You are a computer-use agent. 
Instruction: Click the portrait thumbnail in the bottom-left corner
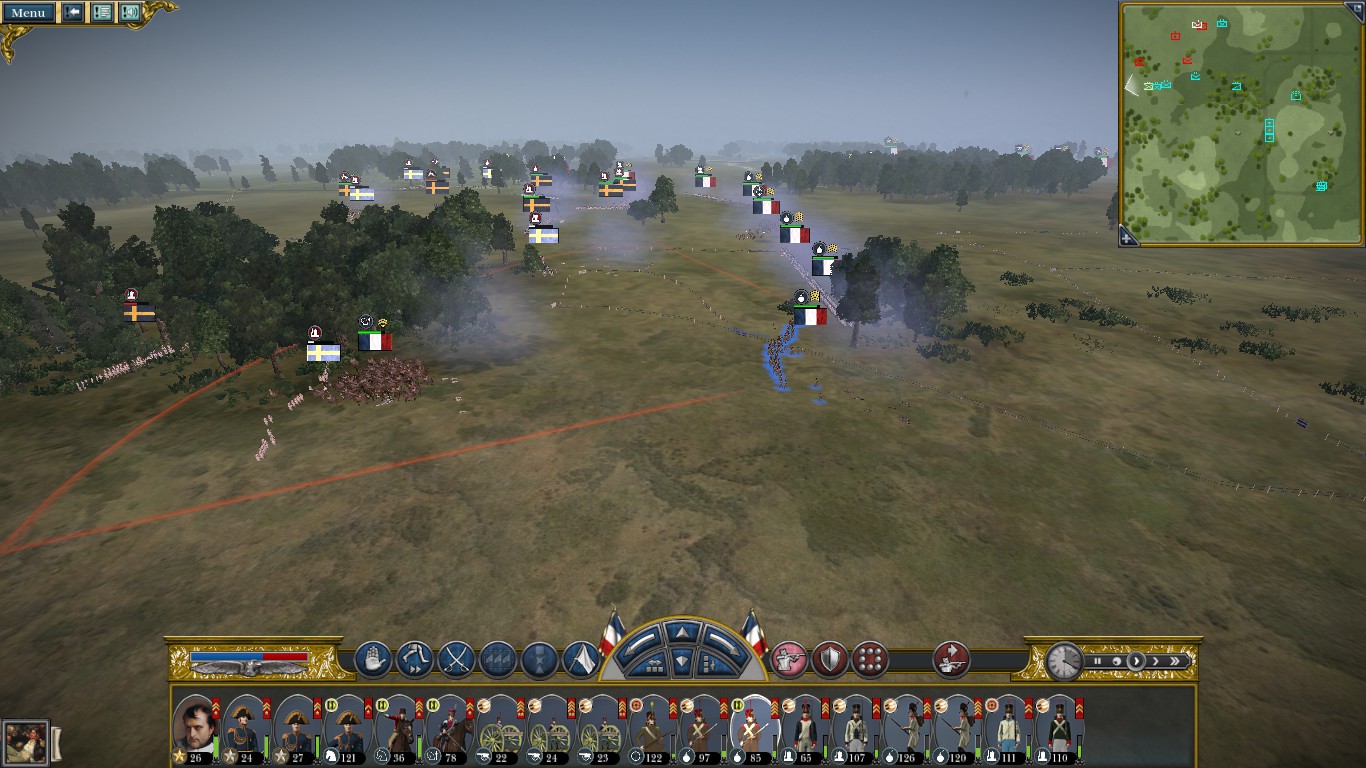click(26, 742)
